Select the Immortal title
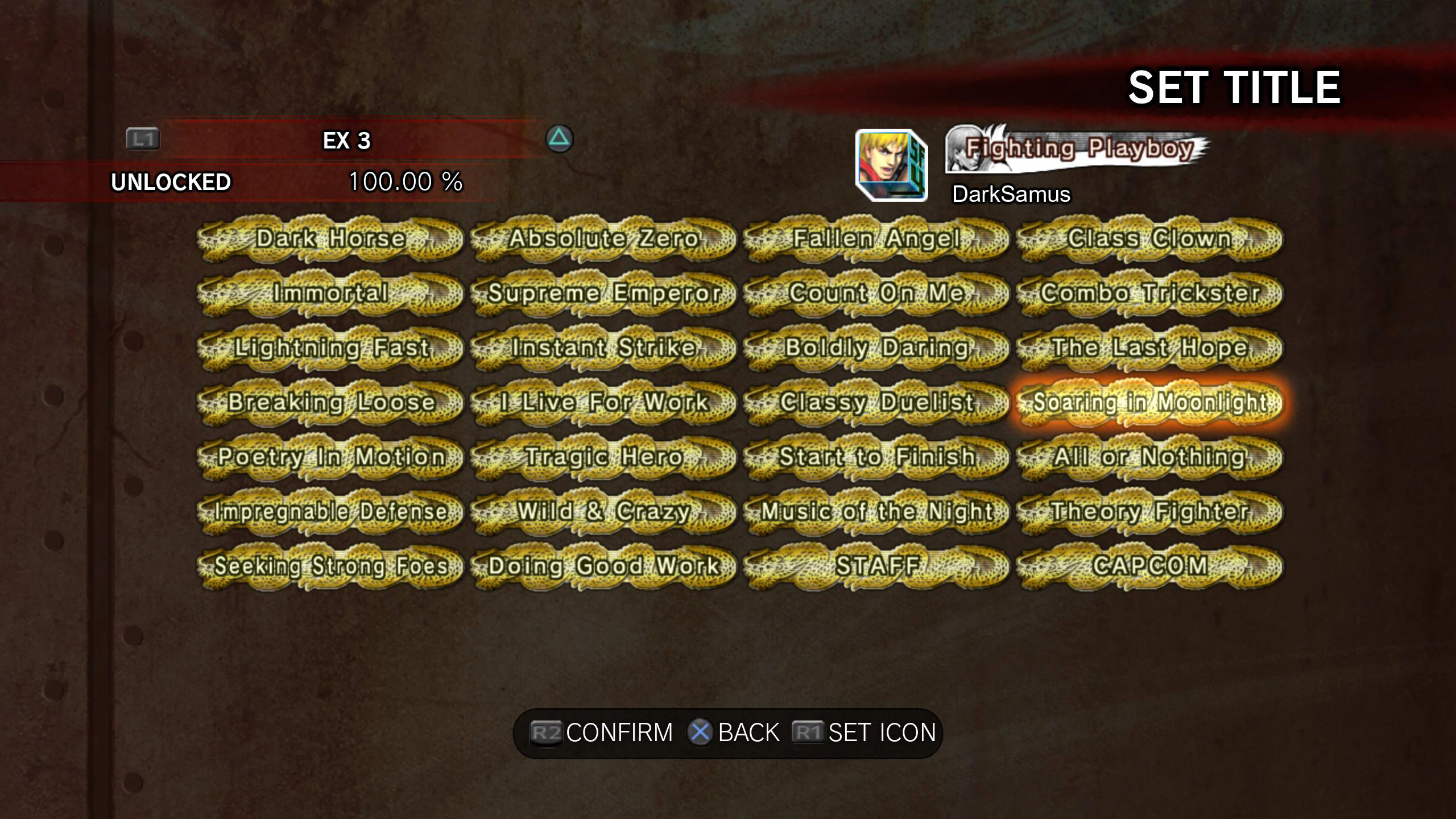The width and height of the screenshot is (1456, 819). coord(330,293)
